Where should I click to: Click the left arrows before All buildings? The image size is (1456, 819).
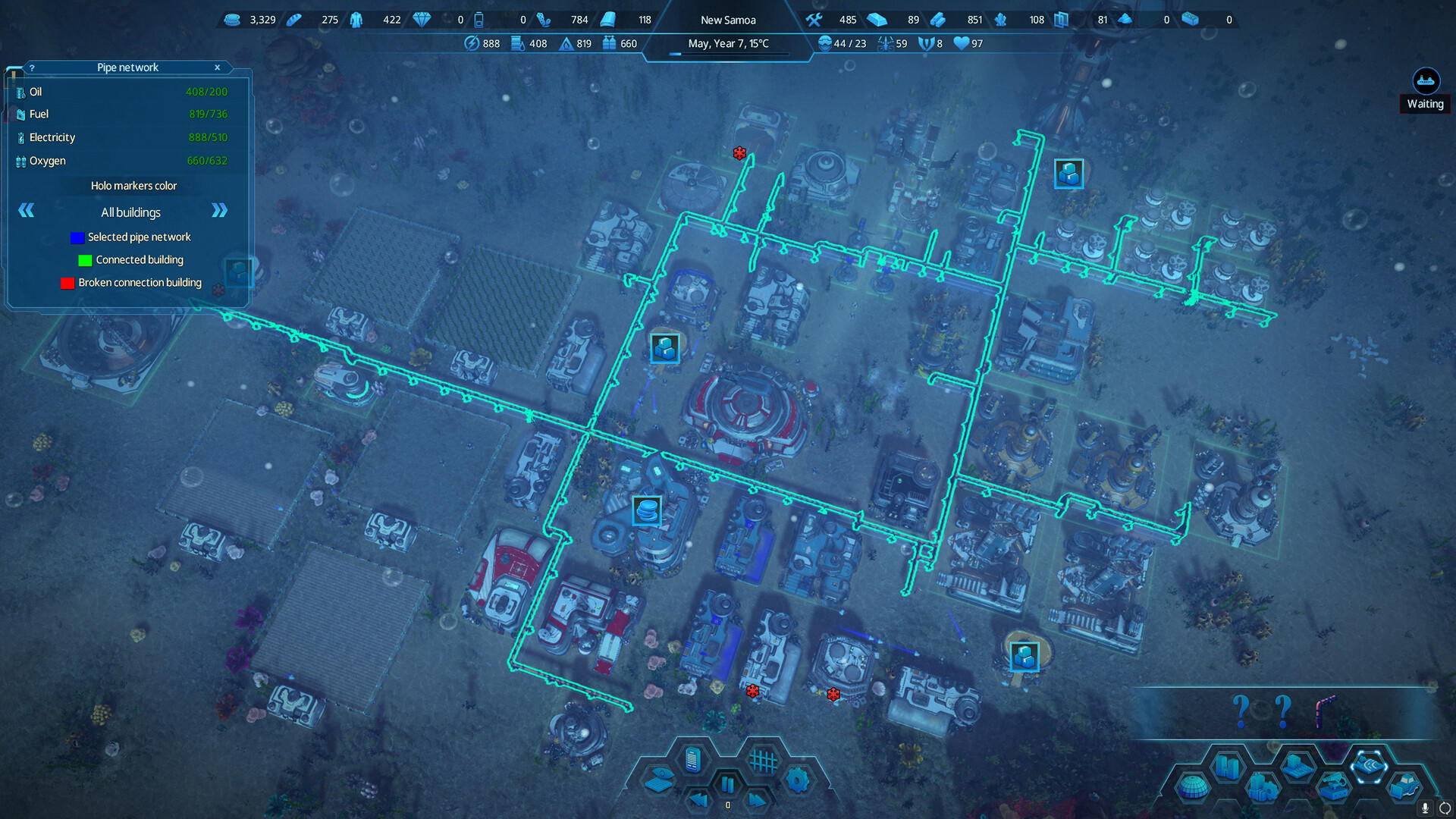[26, 211]
